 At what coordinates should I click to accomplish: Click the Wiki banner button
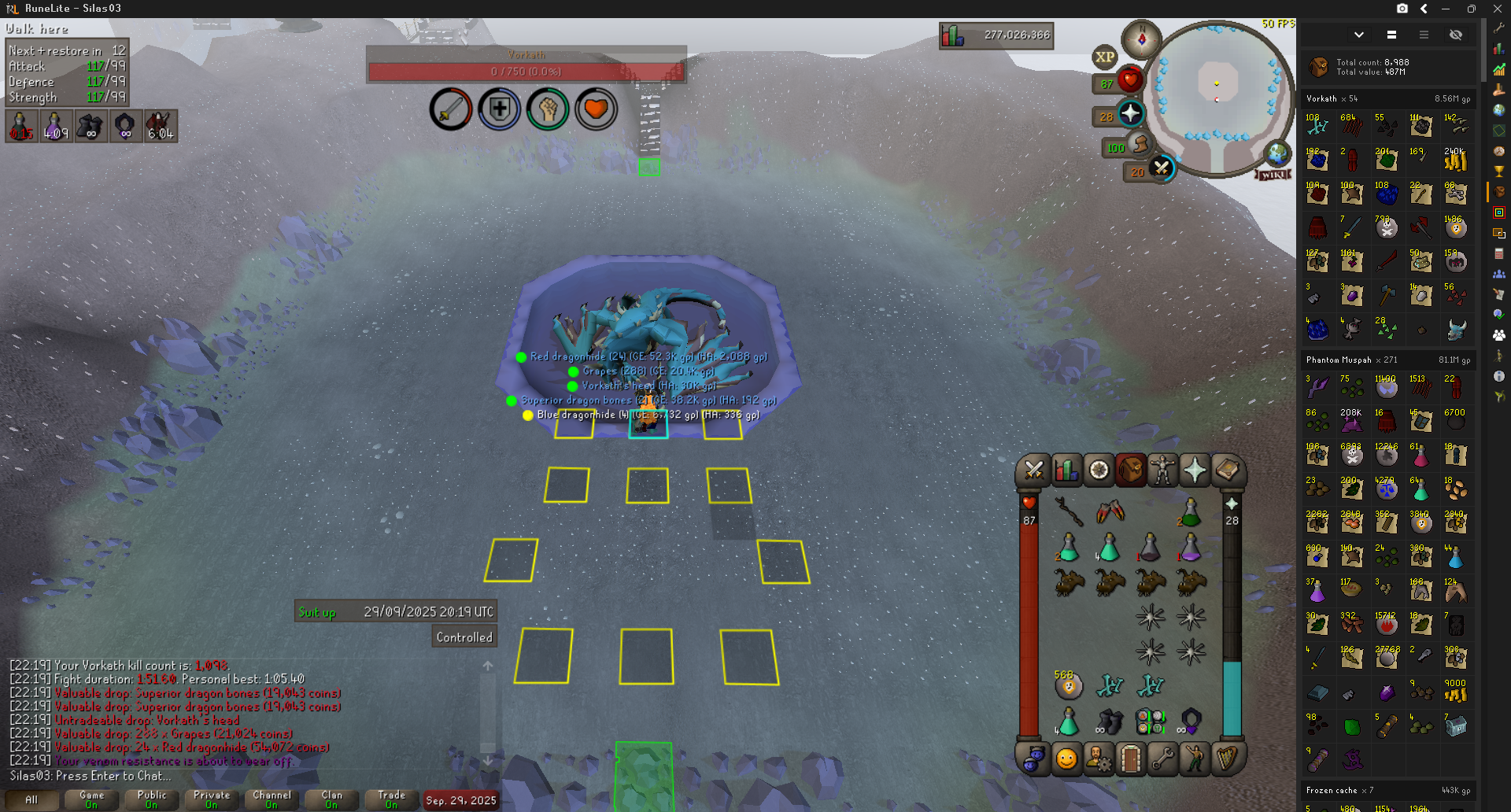click(x=1273, y=175)
